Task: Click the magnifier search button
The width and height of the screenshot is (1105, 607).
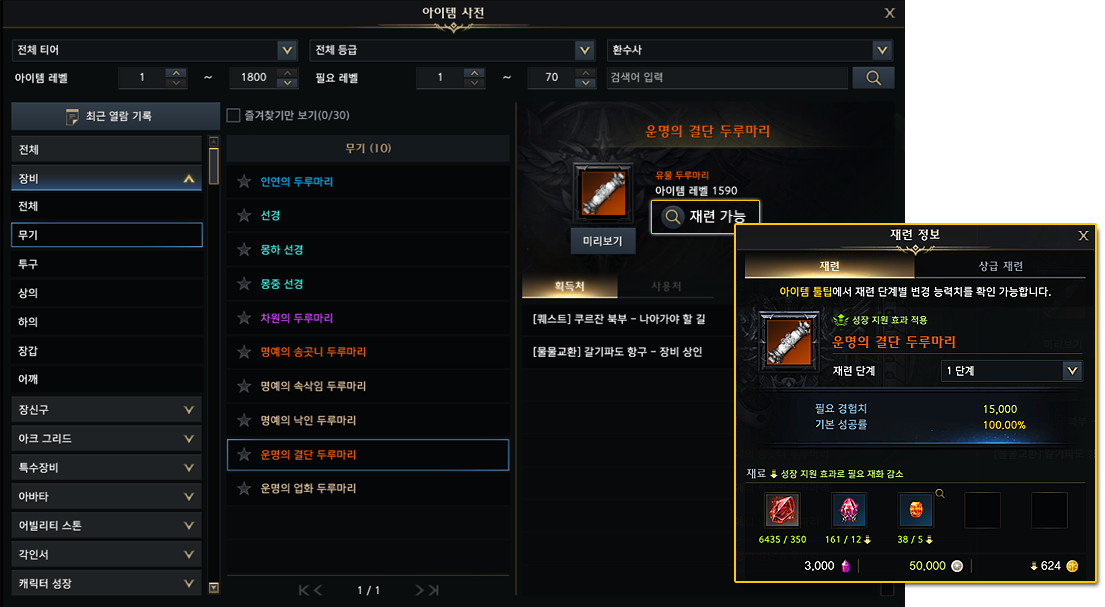Action: pyautogui.click(x=873, y=77)
